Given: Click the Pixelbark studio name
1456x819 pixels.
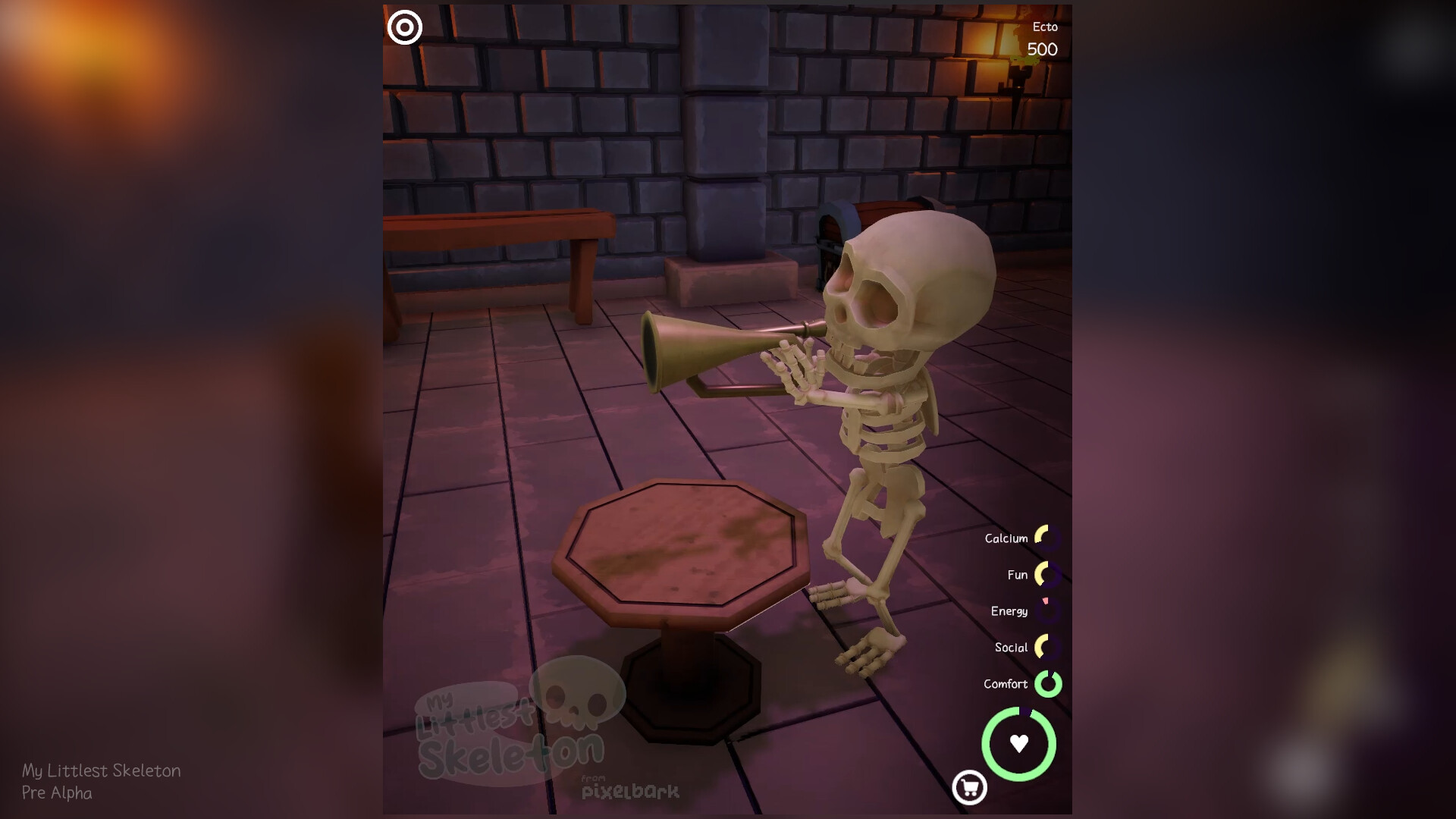Looking at the screenshot, I should (631, 791).
